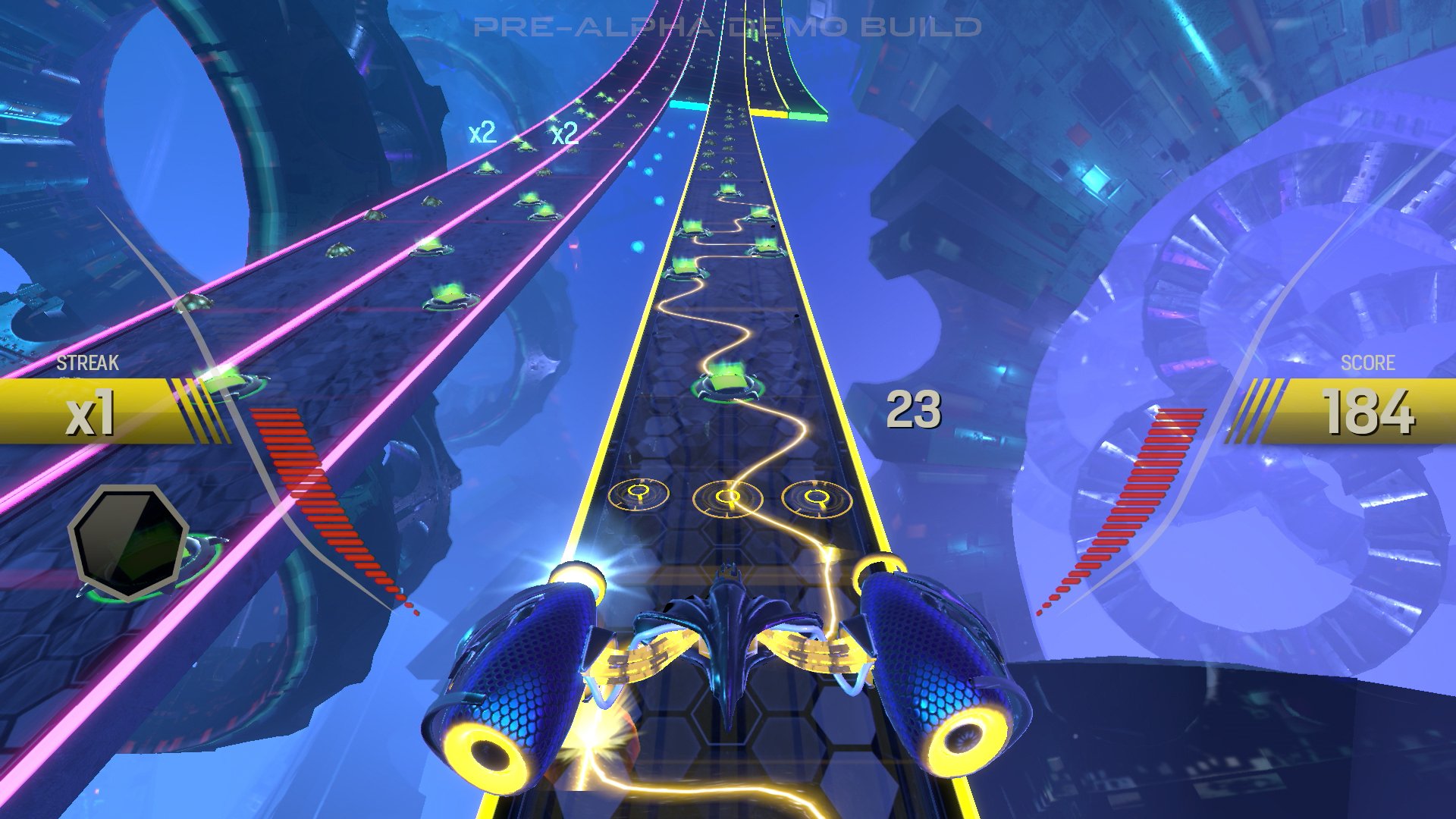Select the octagonal power-up slot

pyautogui.click(x=127, y=541)
